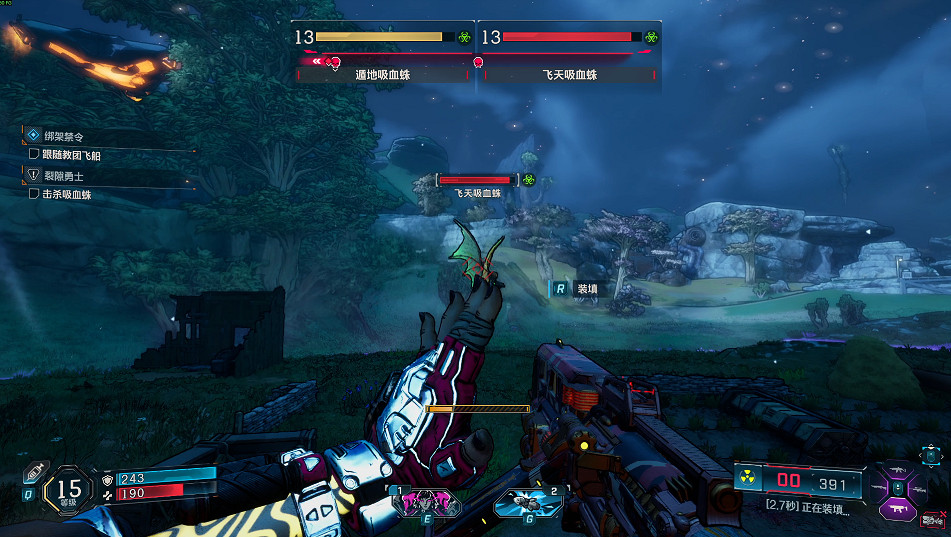This screenshot has width=951, height=537.
Task: Select the right weapon slot in the wheel
Action: pyautogui.click(x=919, y=488)
